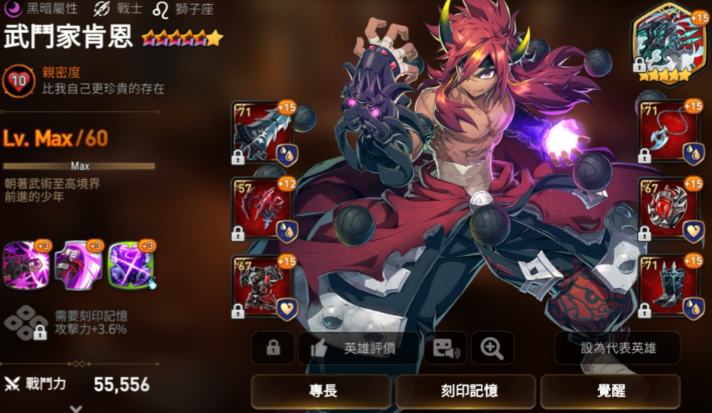Image resolution: width=712 pixels, height=413 pixels.
Task: Open the 親密度 friendship level heart icon
Action: pos(19,79)
